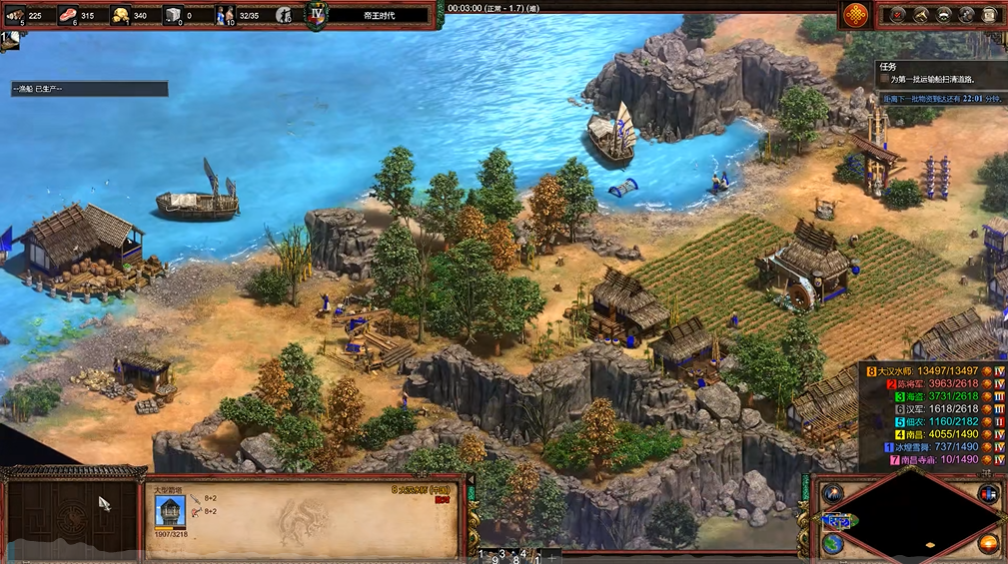Open the diplomacy menu button
Viewport: 1008px width, 564px height.
click(x=943, y=15)
